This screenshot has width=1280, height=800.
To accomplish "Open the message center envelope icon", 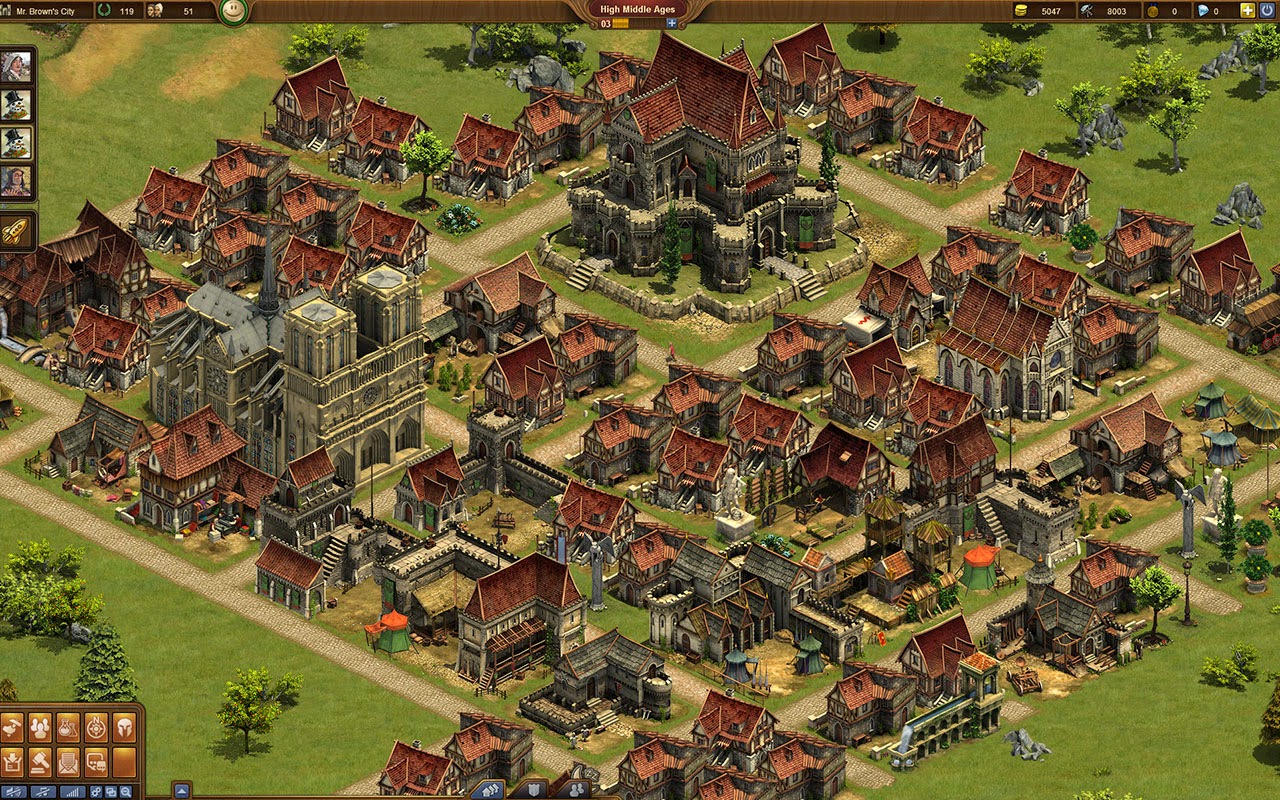I will point(68,762).
